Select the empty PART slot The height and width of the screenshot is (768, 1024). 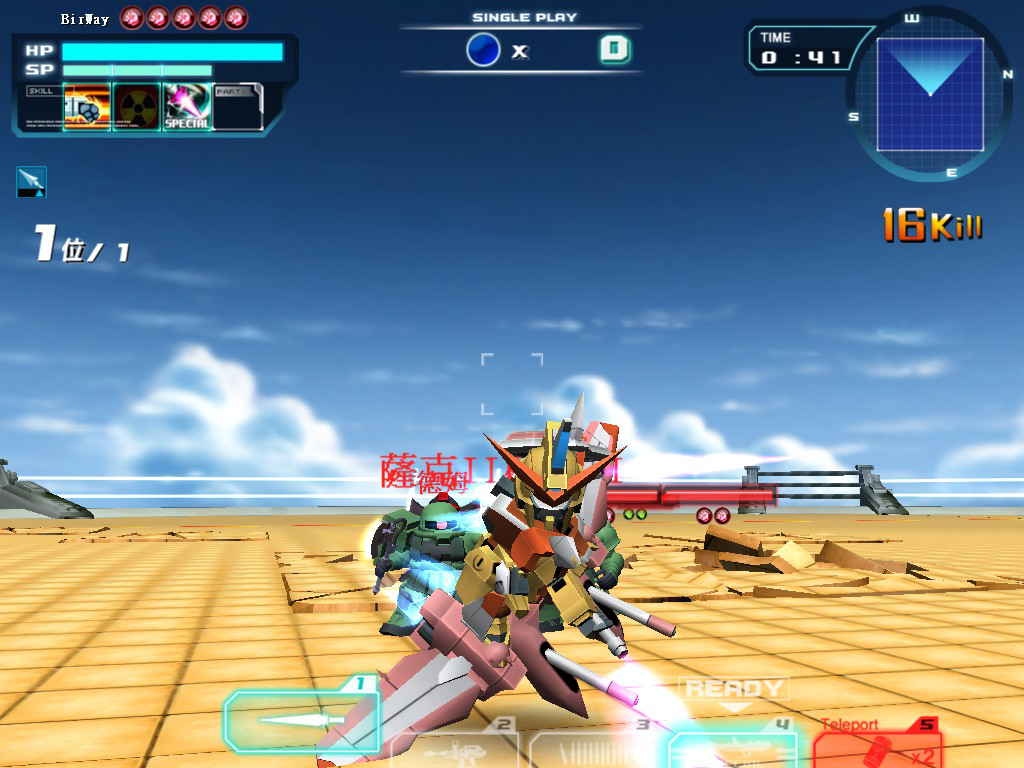point(238,106)
